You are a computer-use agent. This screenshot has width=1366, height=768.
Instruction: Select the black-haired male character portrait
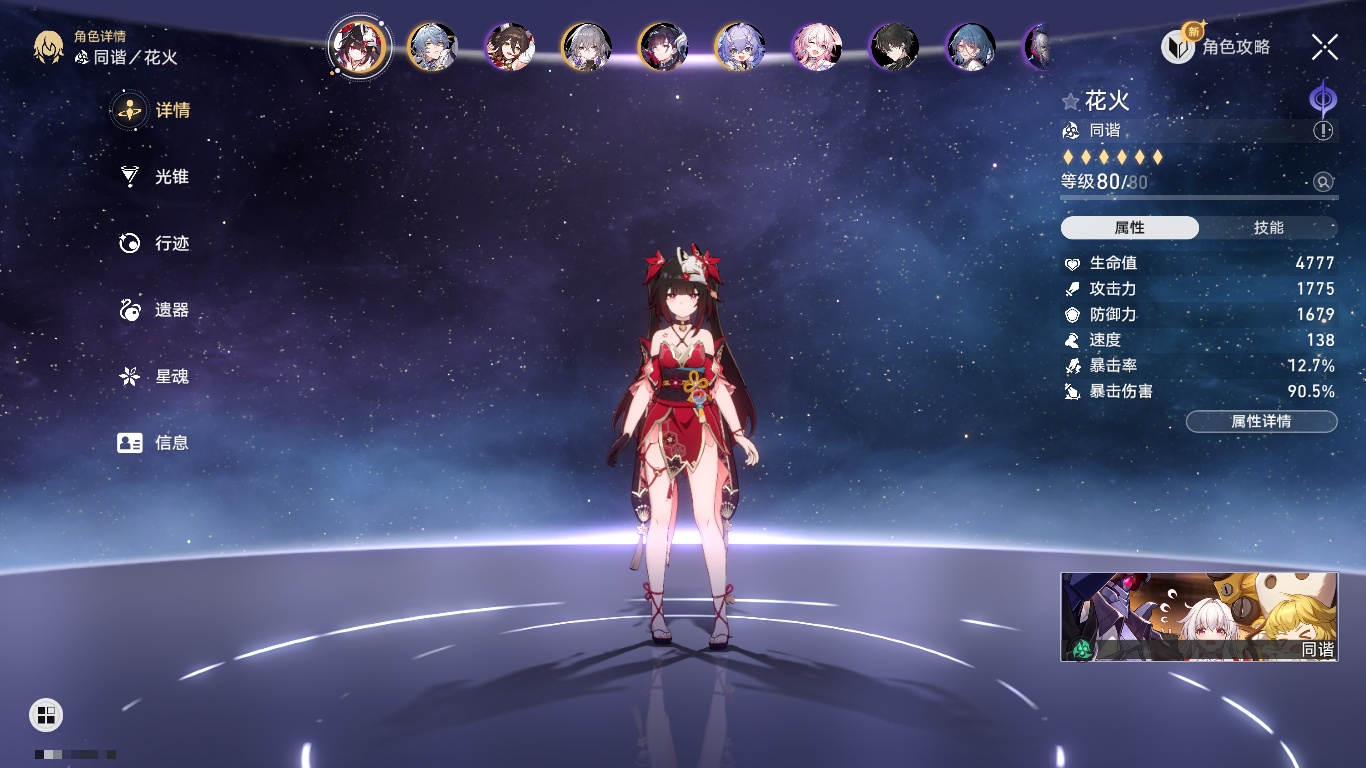tap(894, 47)
